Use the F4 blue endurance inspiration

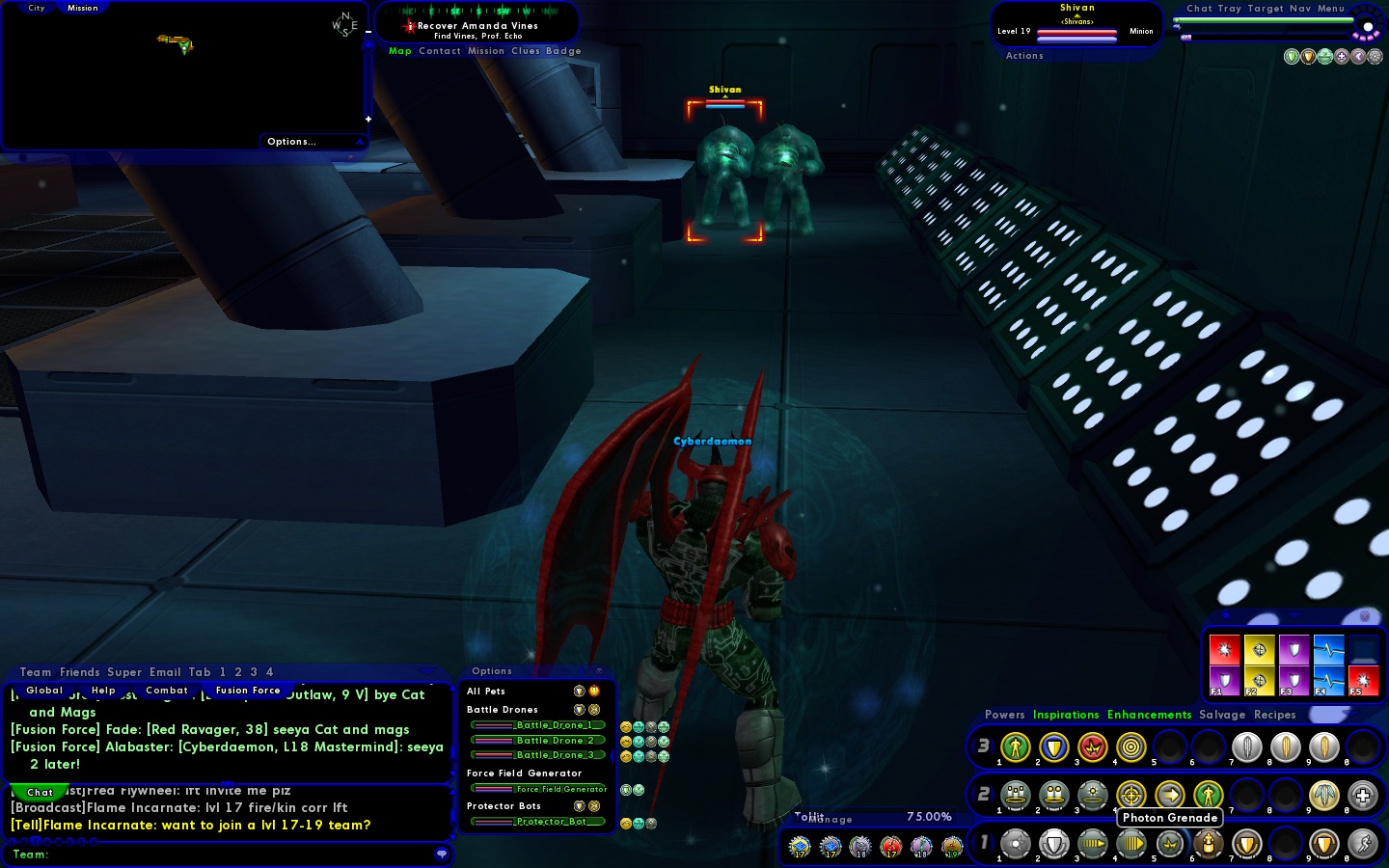point(1328,681)
